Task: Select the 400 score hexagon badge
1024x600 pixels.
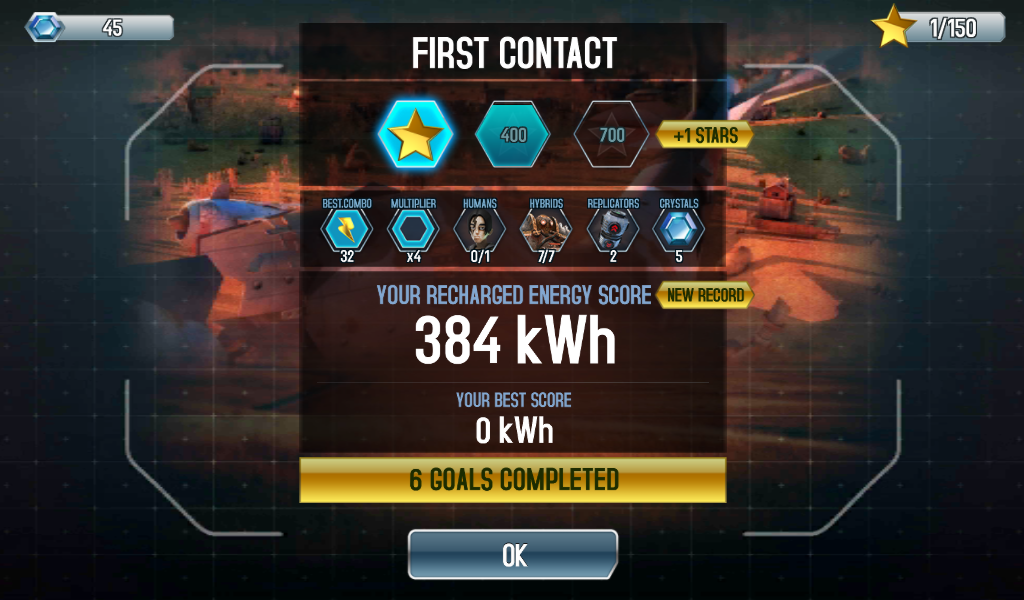Action: click(x=513, y=135)
